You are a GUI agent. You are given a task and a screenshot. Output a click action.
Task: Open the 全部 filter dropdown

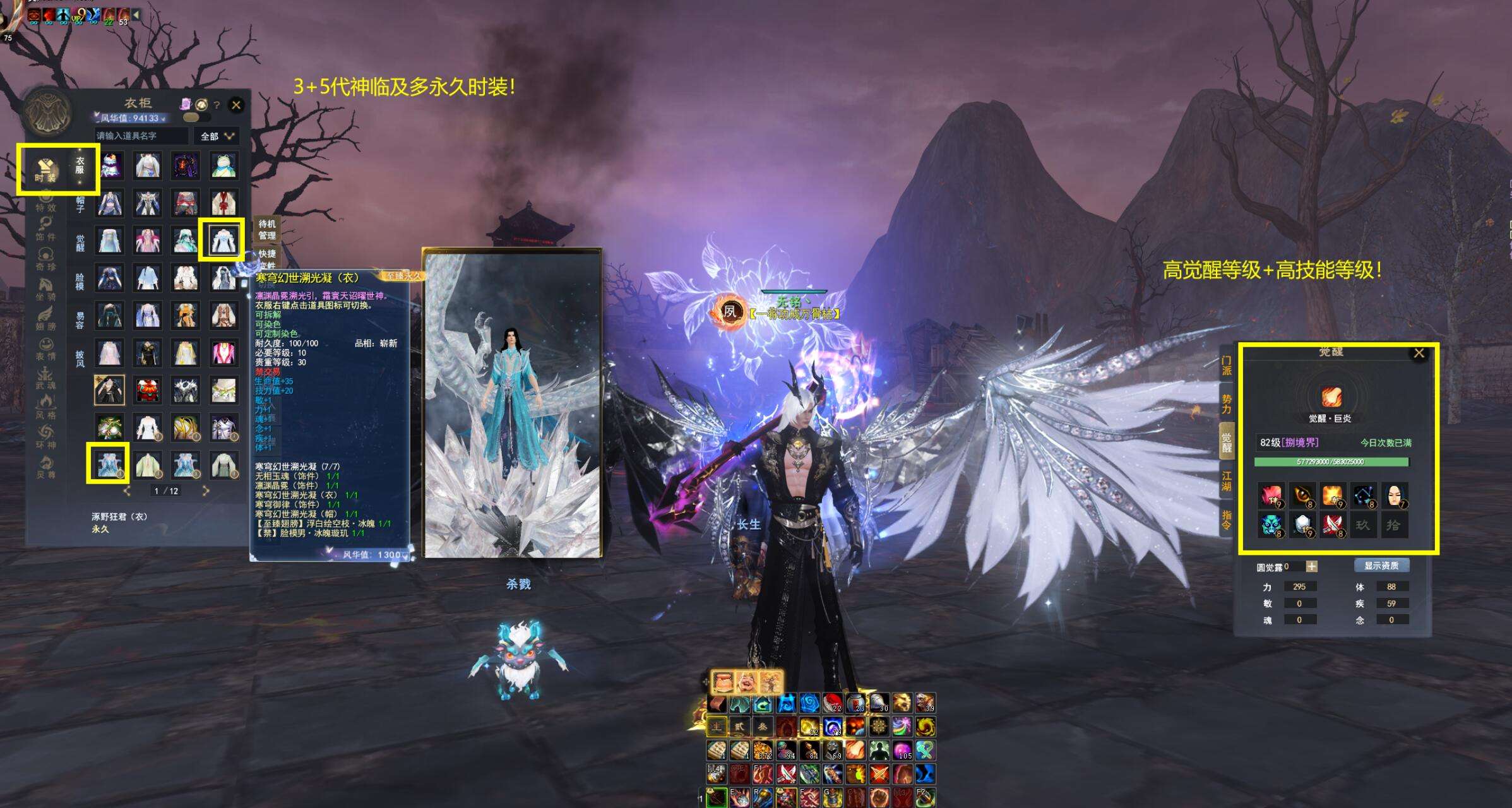(217, 136)
